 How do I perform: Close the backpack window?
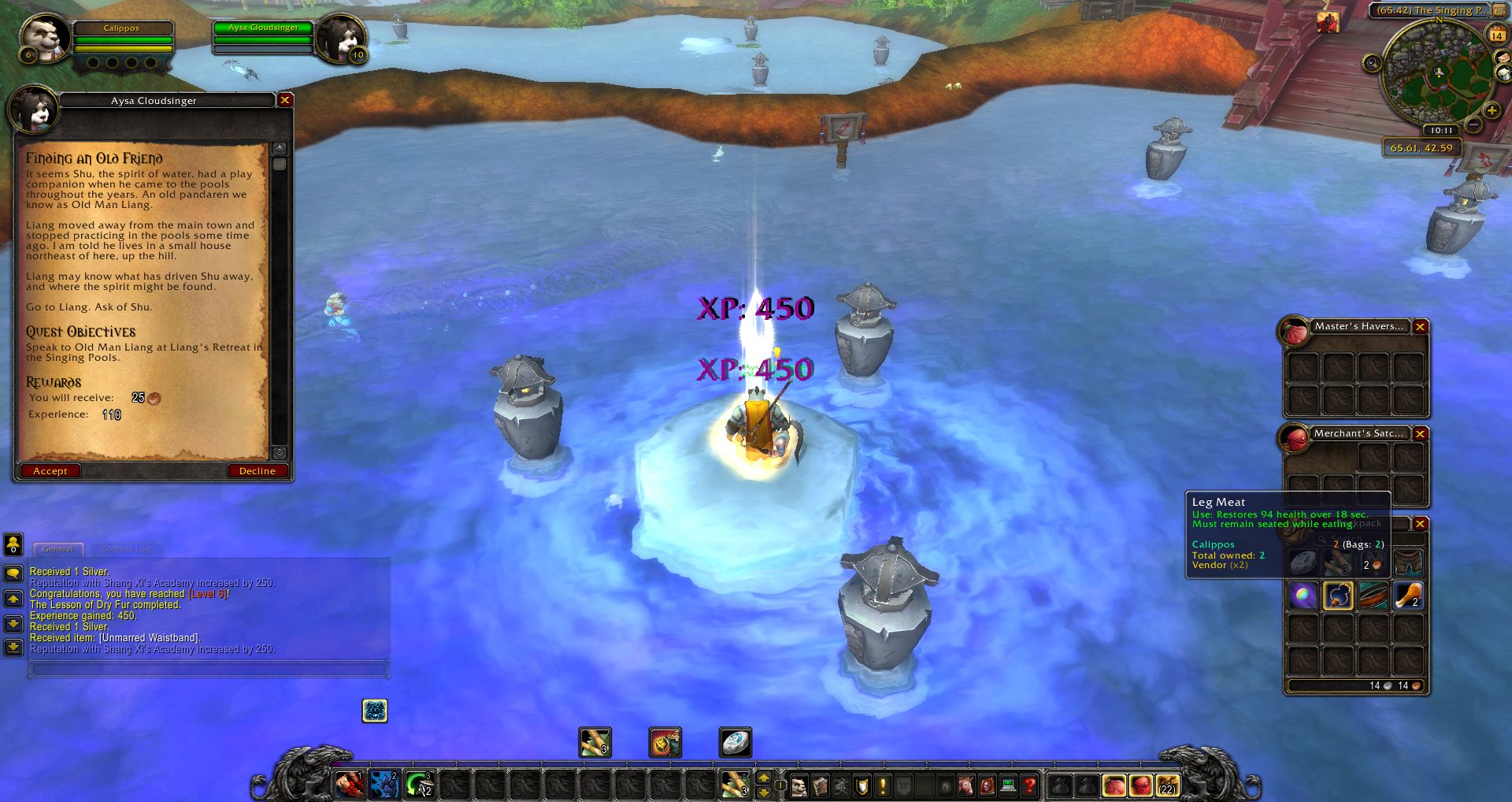point(1420,524)
